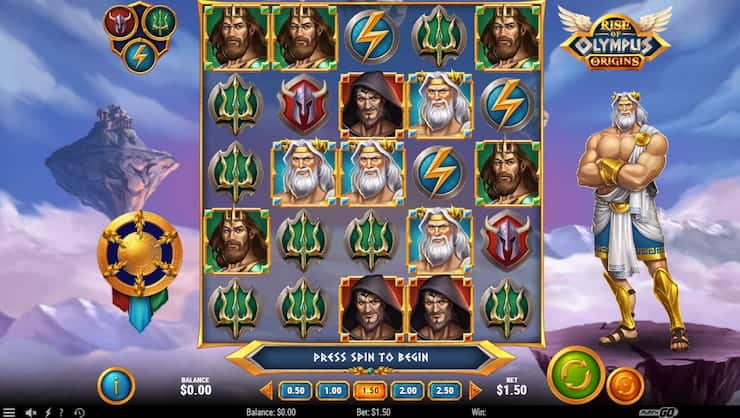The width and height of the screenshot is (740, 418).
Task: Select the 1.50 bet amount
Action: 369,390
